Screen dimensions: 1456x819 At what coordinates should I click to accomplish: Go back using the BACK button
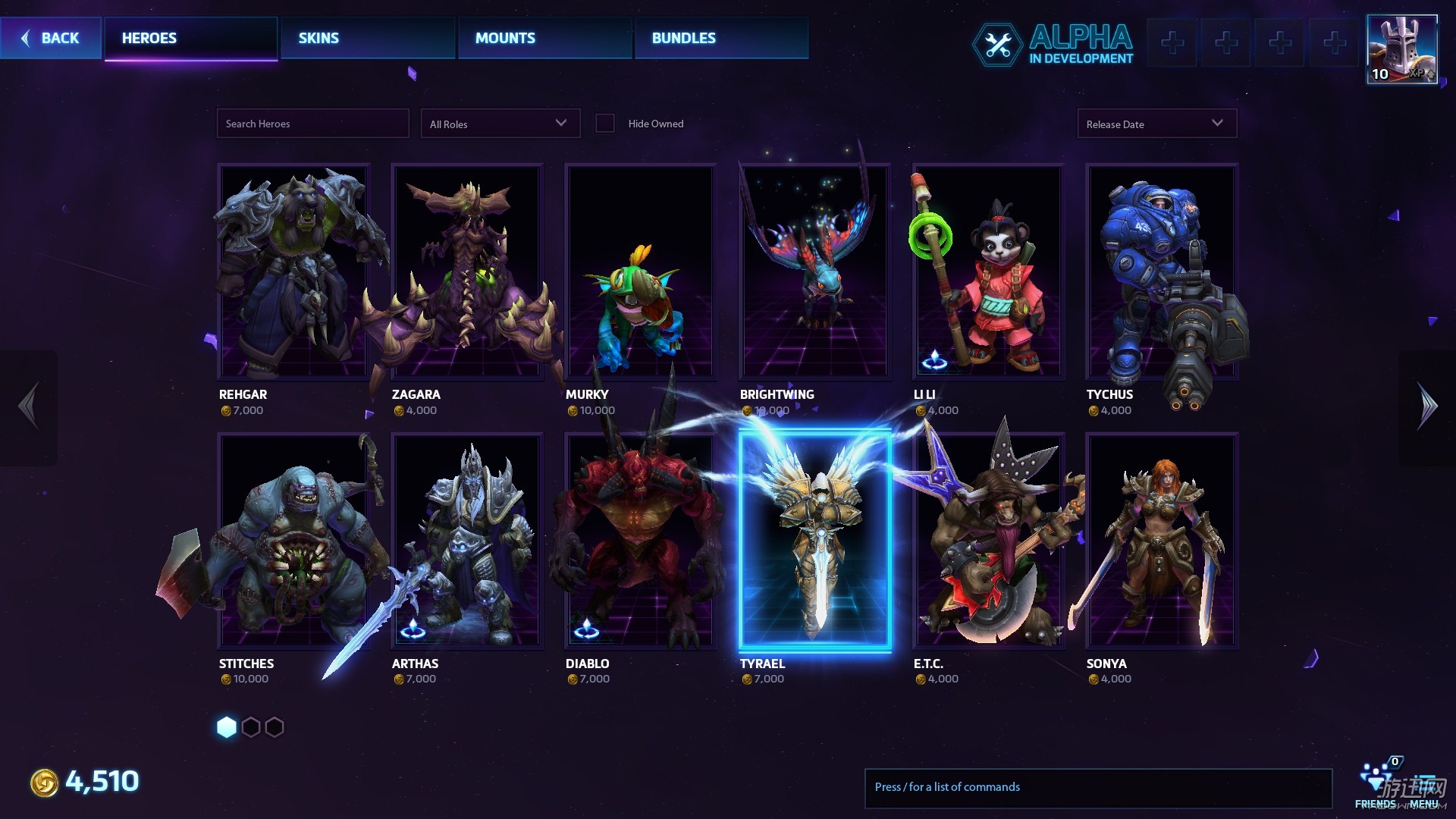pos(51,38)
